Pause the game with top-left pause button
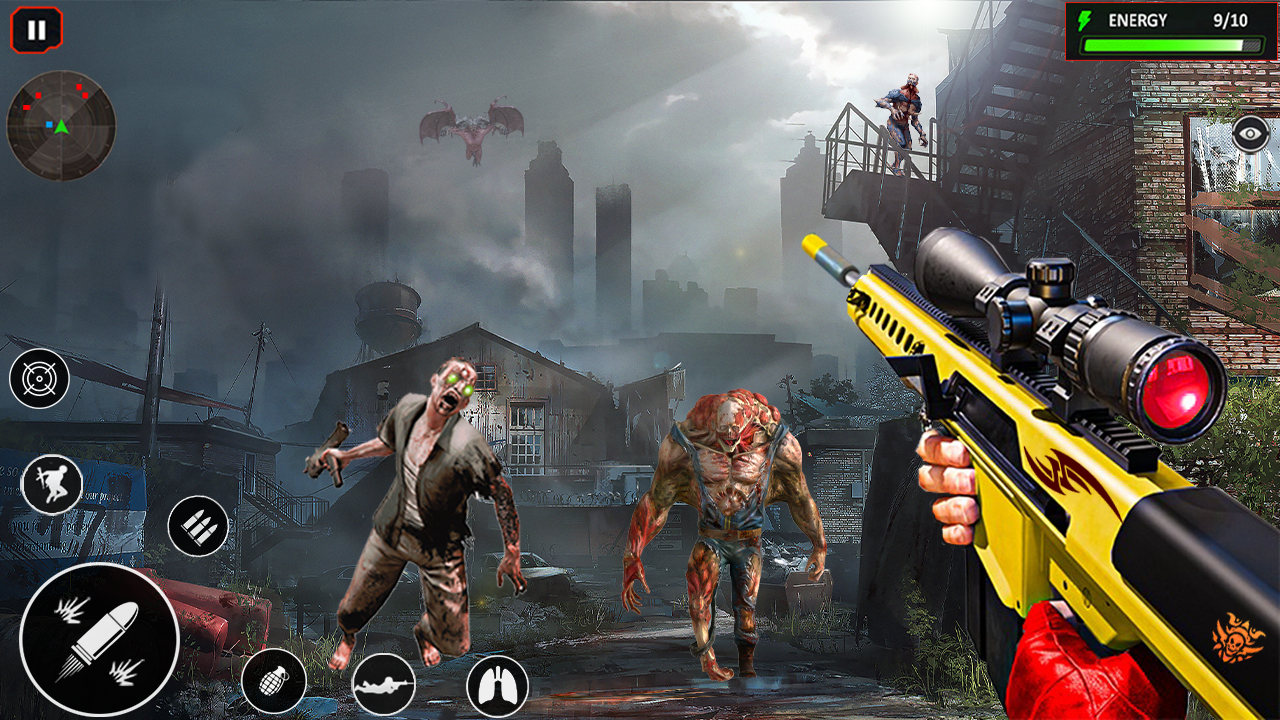 click(36, 28)
